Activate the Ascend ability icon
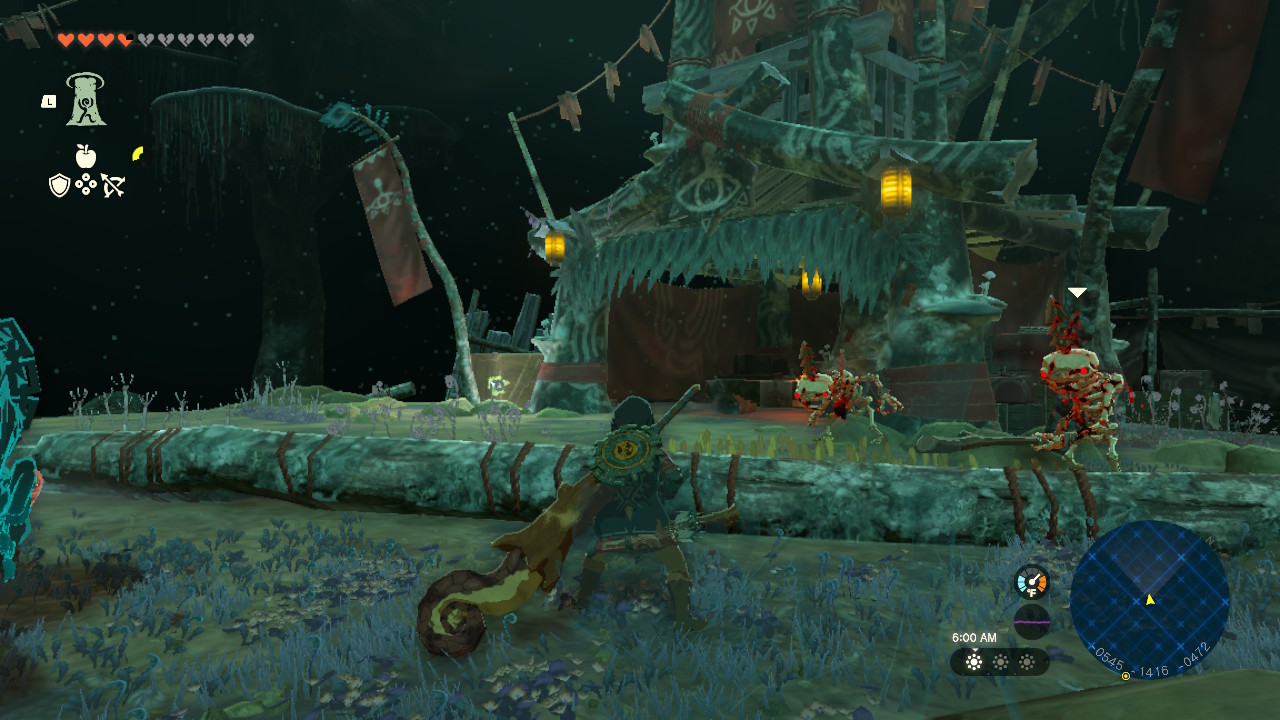1280x720 pixels. 87,100
